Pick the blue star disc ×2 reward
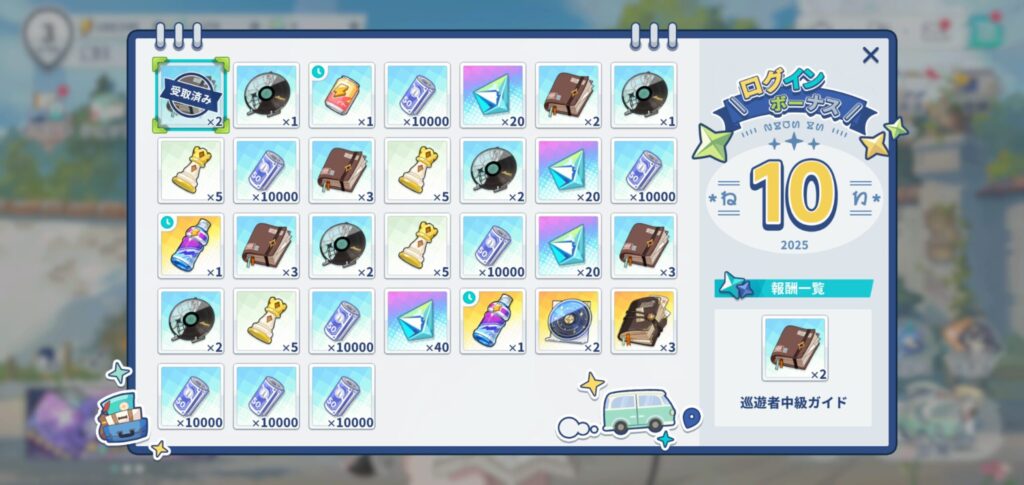 point(569,321)
